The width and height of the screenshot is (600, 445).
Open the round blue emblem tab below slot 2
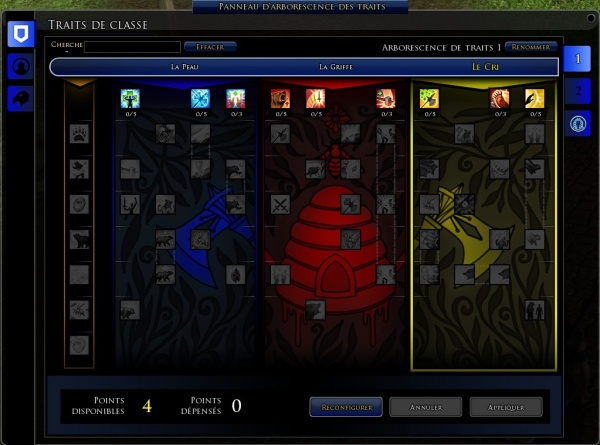tap(578, 123)
